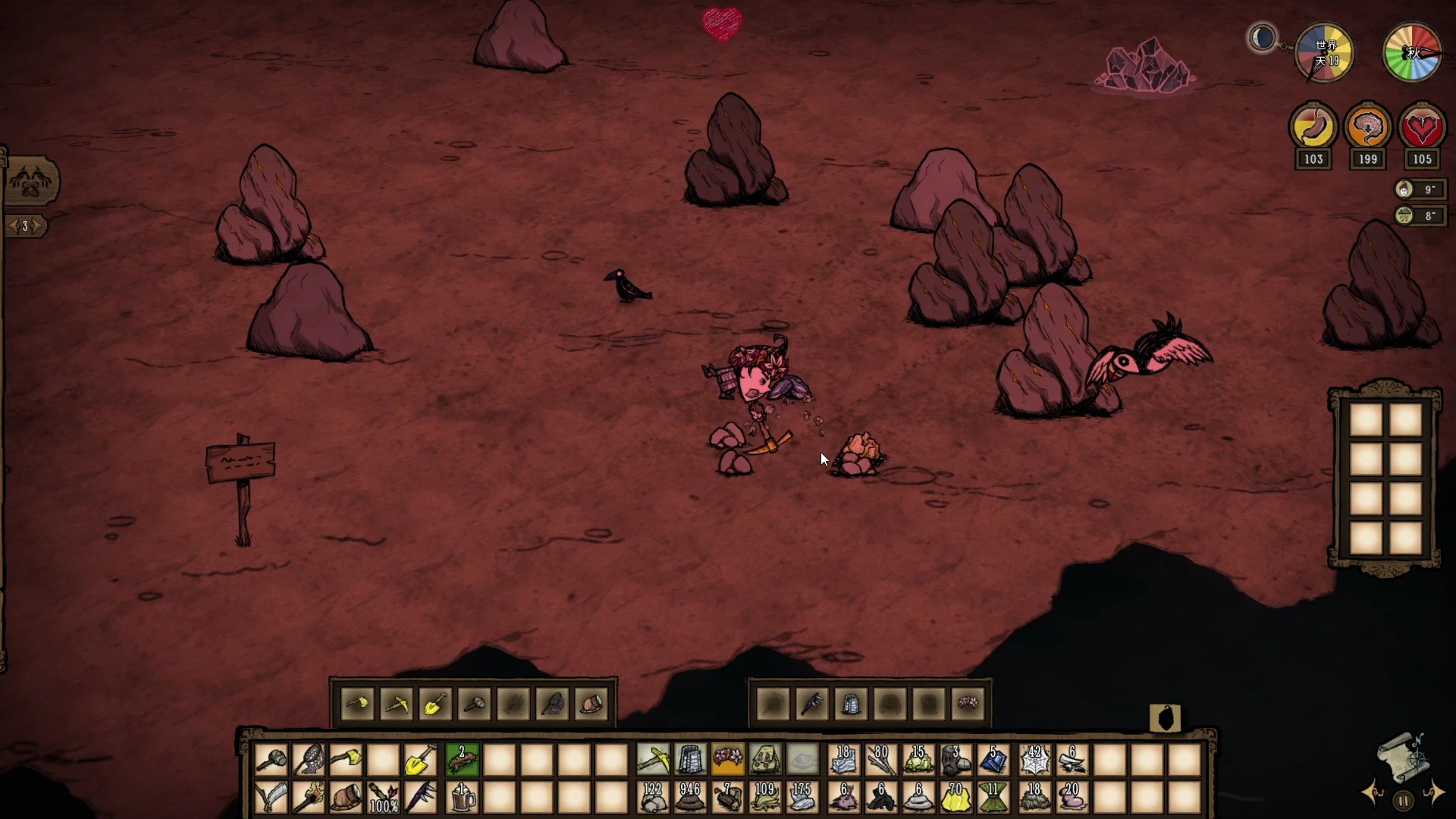
Task: Select the hammer in the inventory
Action: (271, 759)
